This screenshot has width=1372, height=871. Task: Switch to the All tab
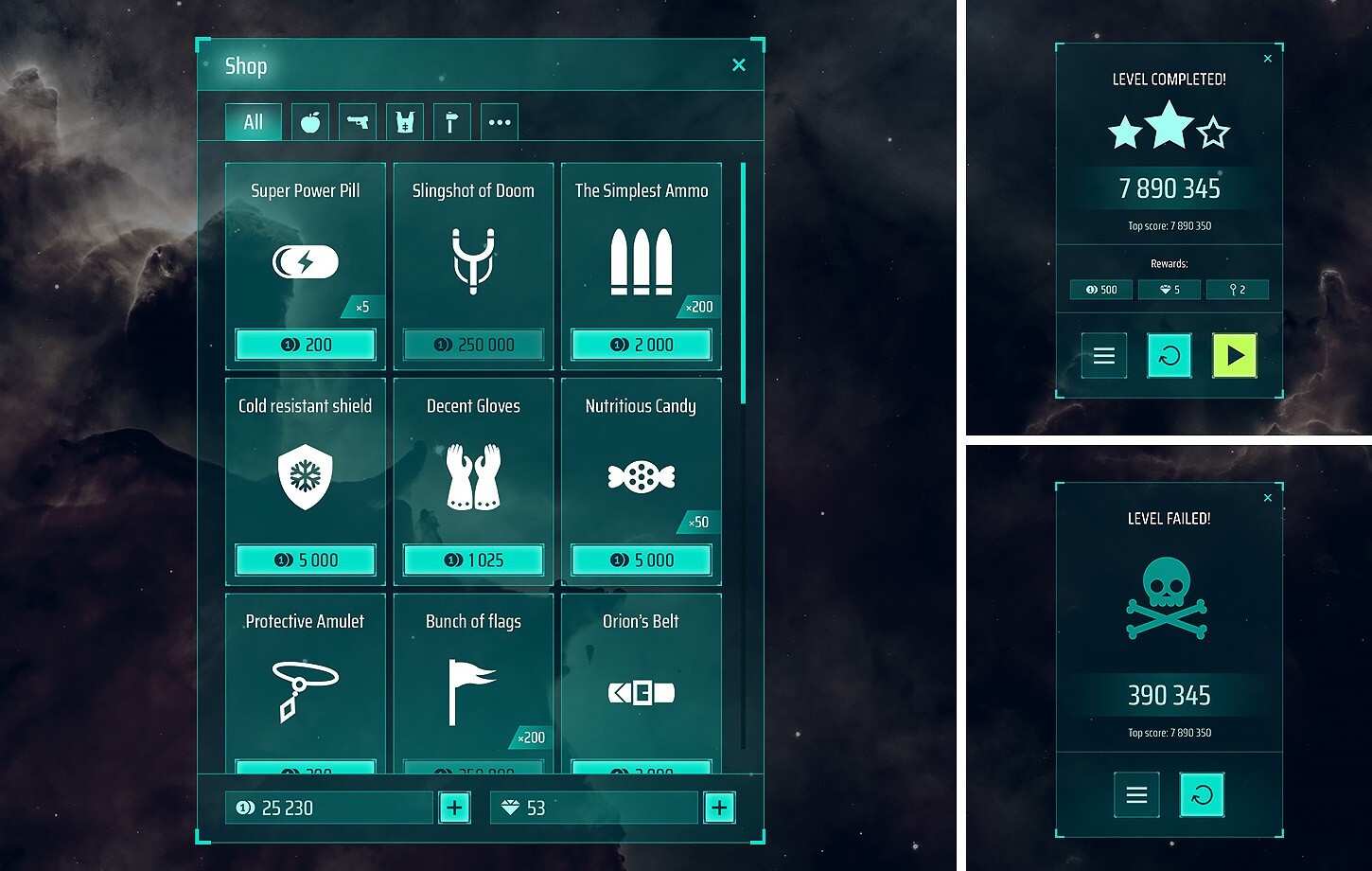coord(253,121)
